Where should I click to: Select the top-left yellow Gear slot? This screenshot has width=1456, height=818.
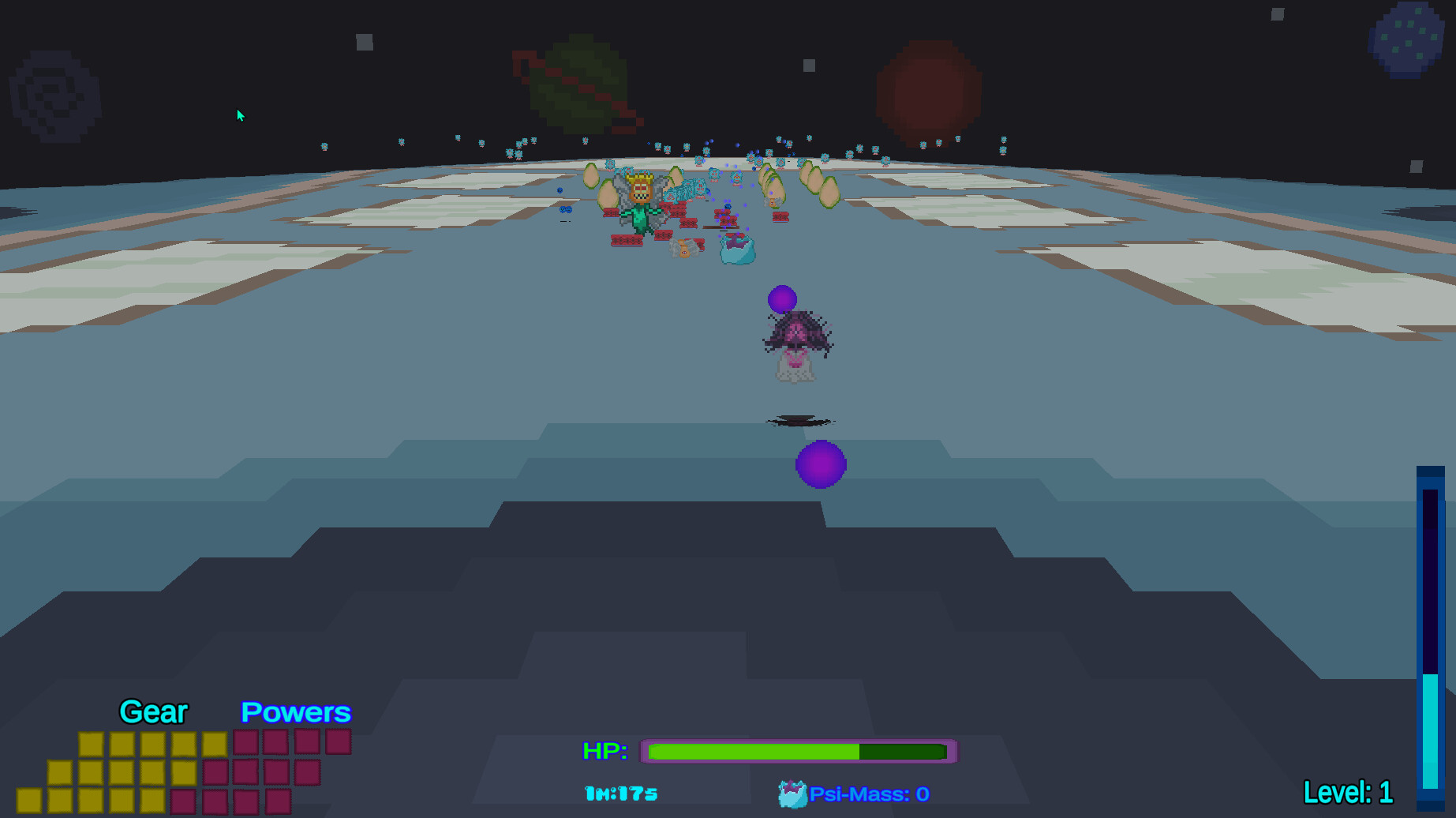(92, 743)
